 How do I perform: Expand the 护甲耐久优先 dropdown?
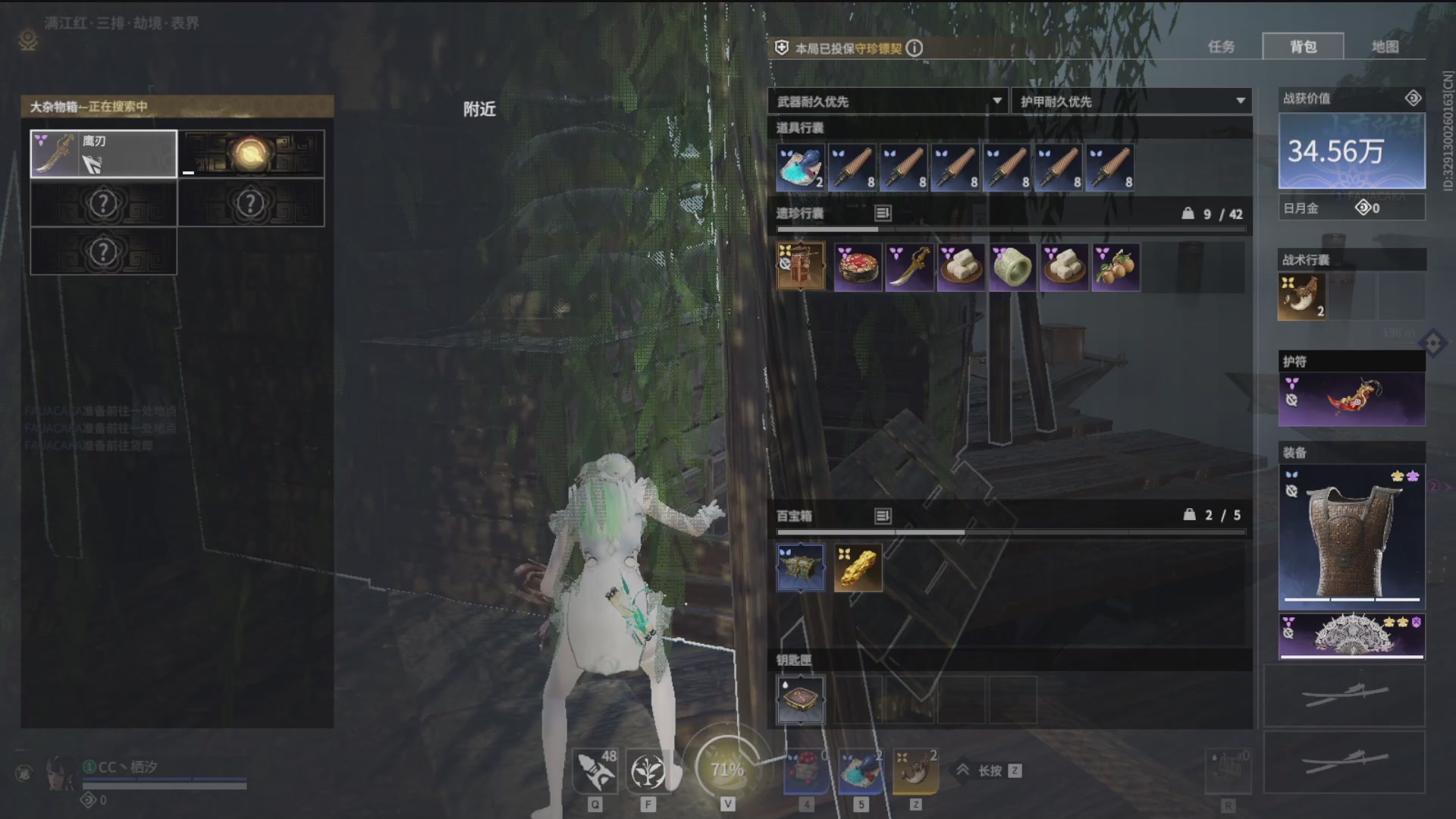[1131, 101]
